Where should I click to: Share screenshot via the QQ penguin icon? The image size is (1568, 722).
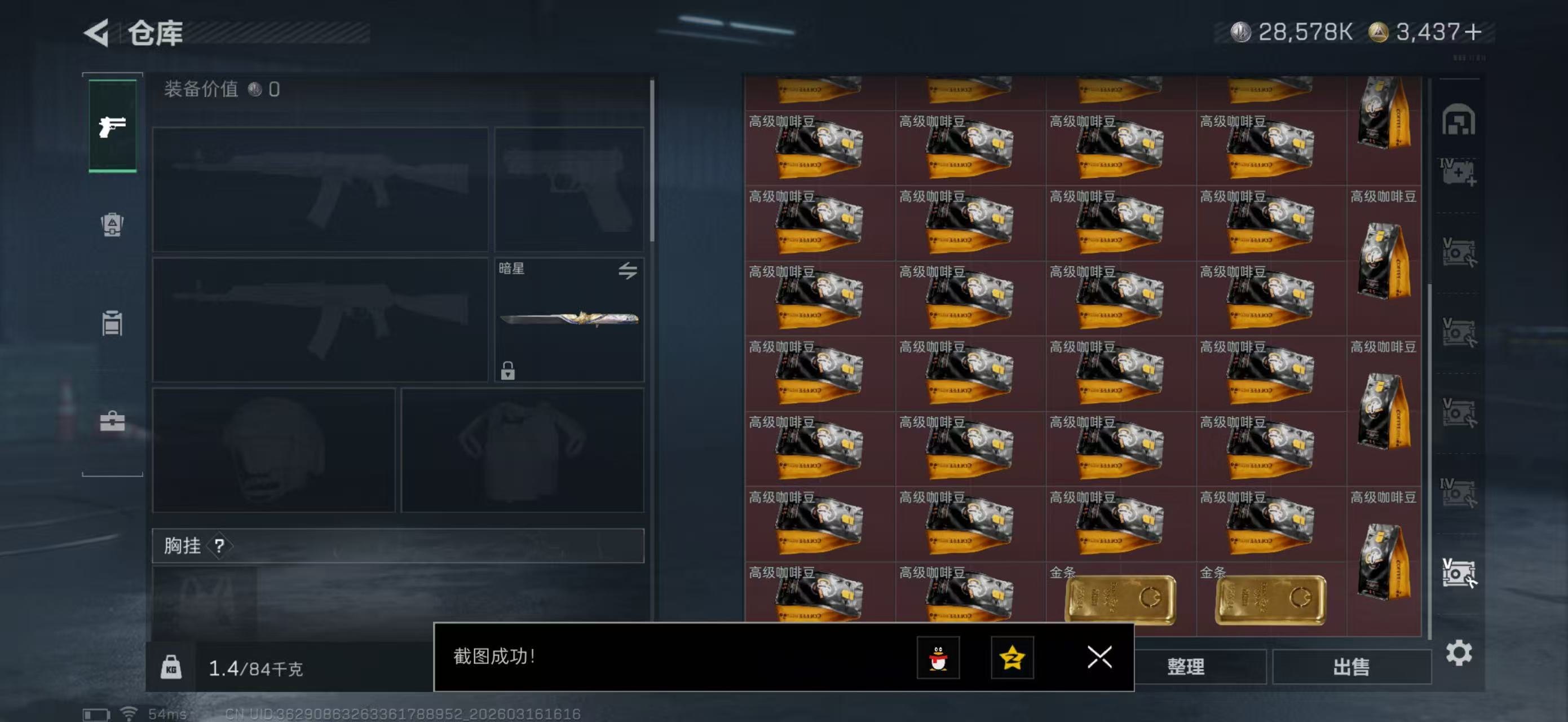939,658
